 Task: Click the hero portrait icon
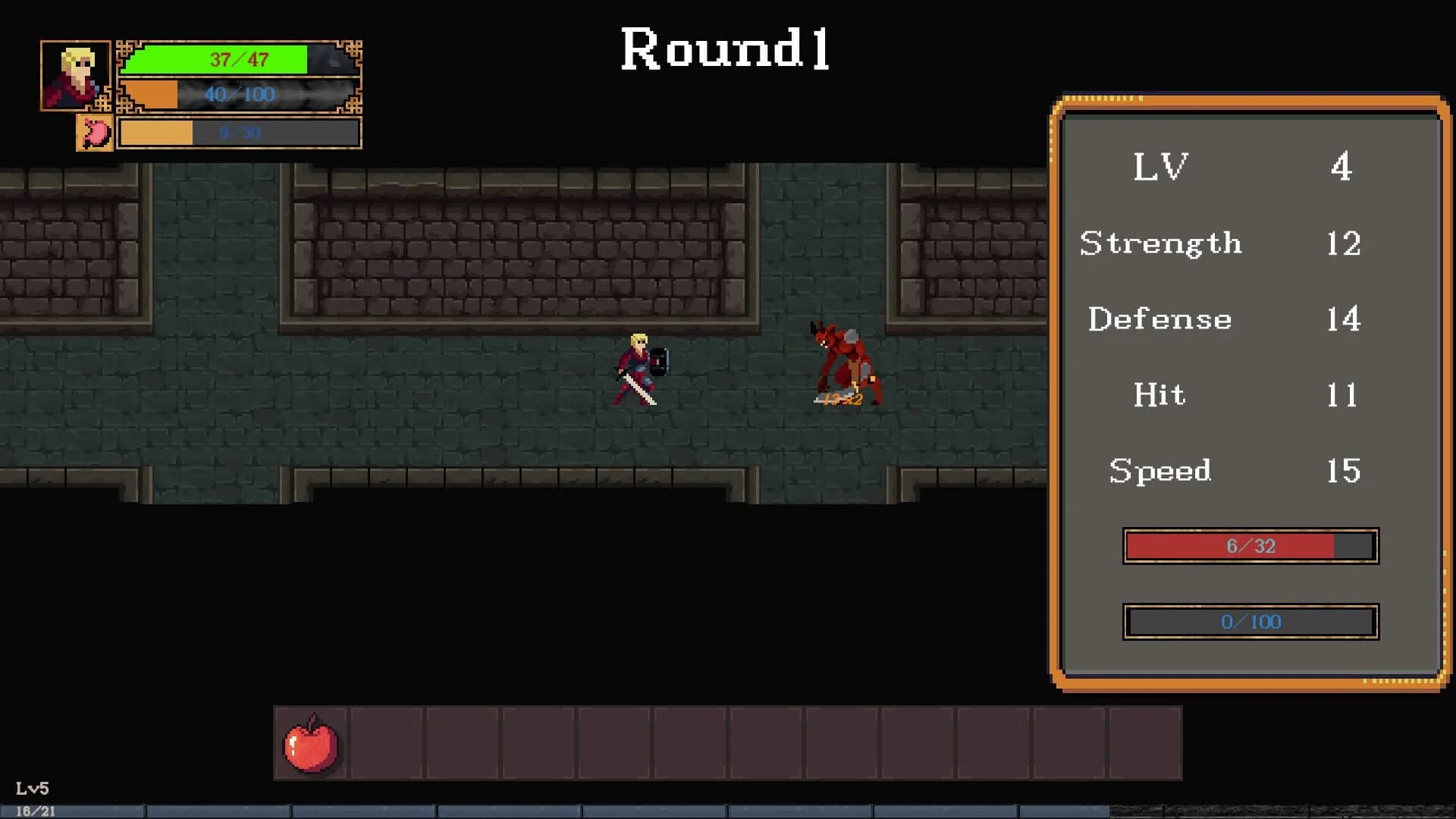pos(76,76)
